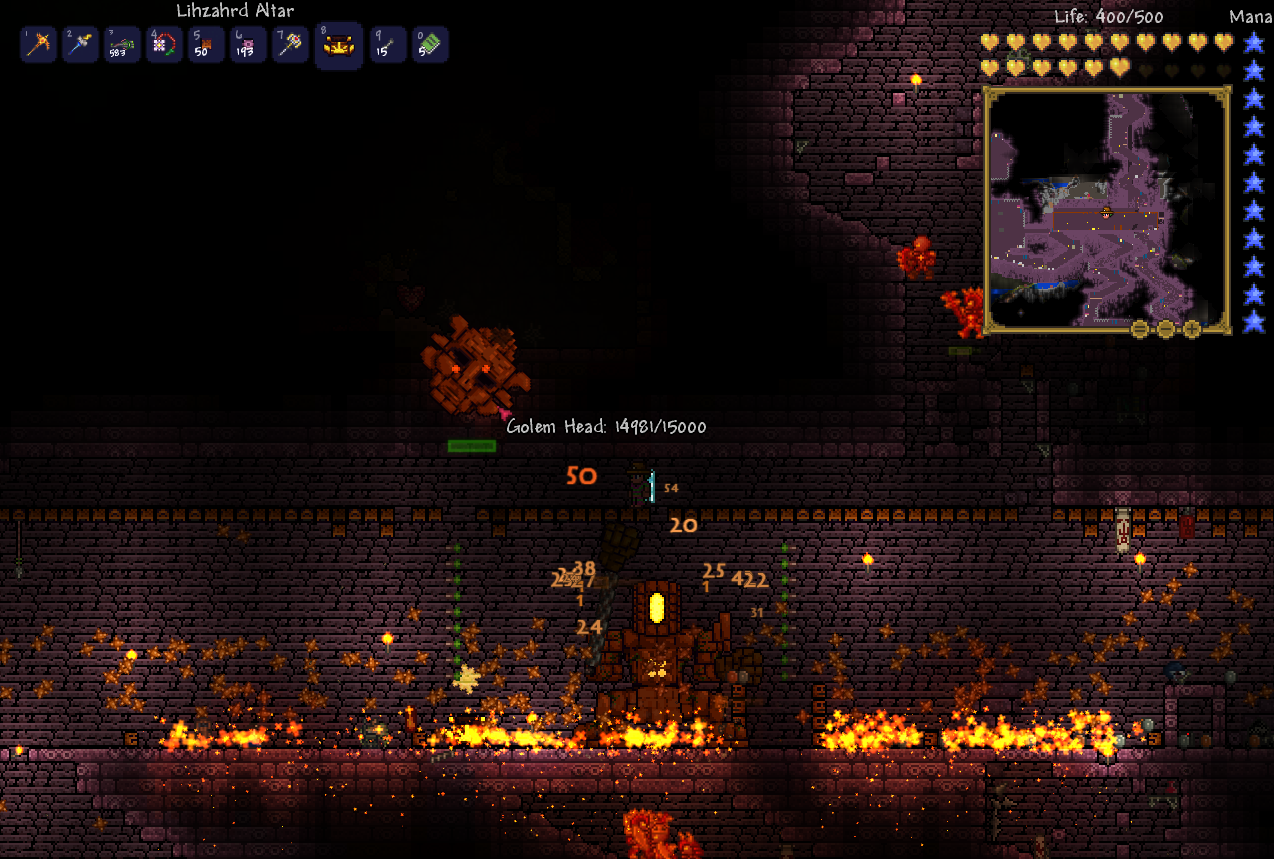The image size is (1274, 859).
Task: Select the pickaxe in hotbar slot 1
Action: (x=38, y=45)
